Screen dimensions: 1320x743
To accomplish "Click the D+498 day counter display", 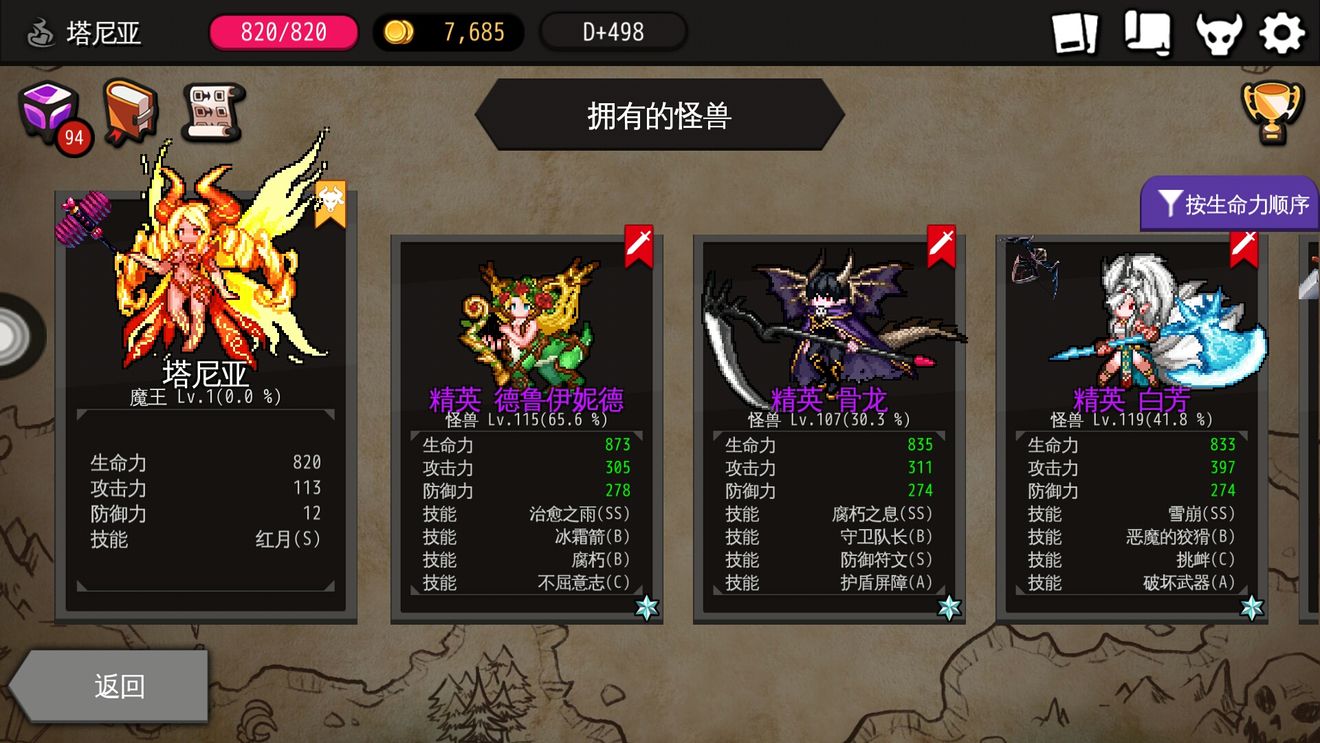I will (x=613, y=31).
